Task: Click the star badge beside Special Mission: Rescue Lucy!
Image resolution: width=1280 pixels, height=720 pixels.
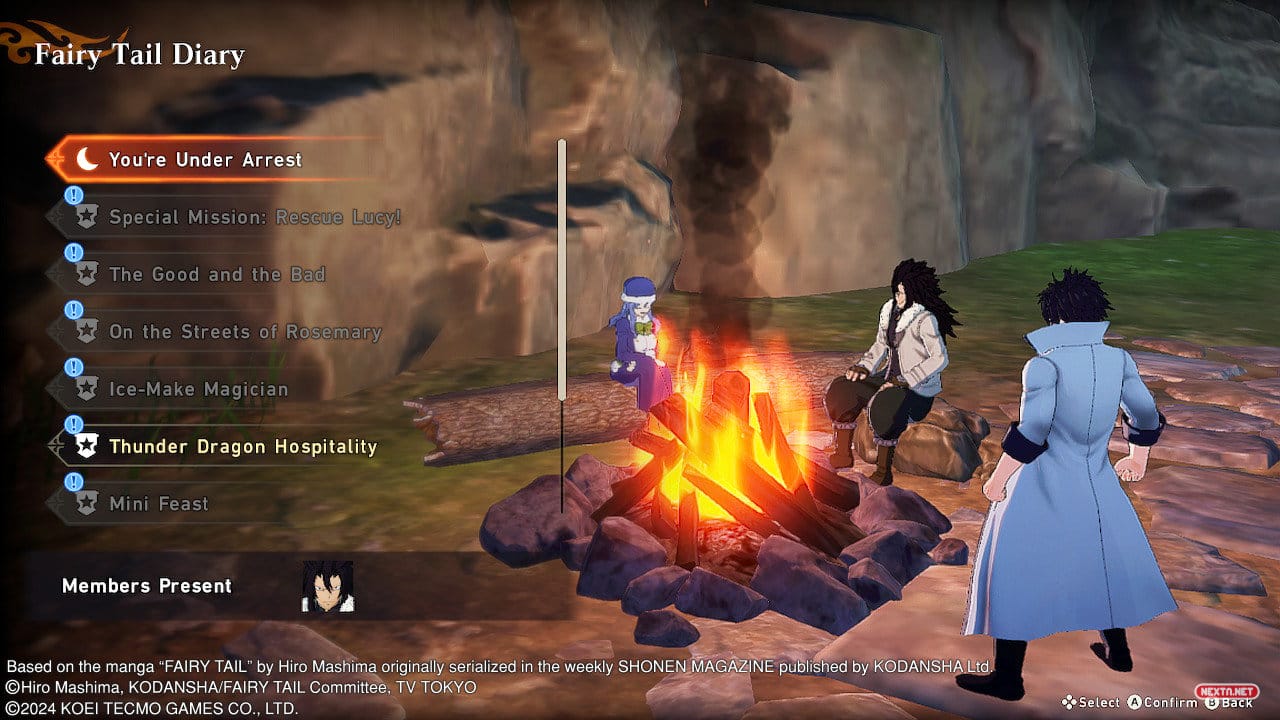Action: point(87,217)
